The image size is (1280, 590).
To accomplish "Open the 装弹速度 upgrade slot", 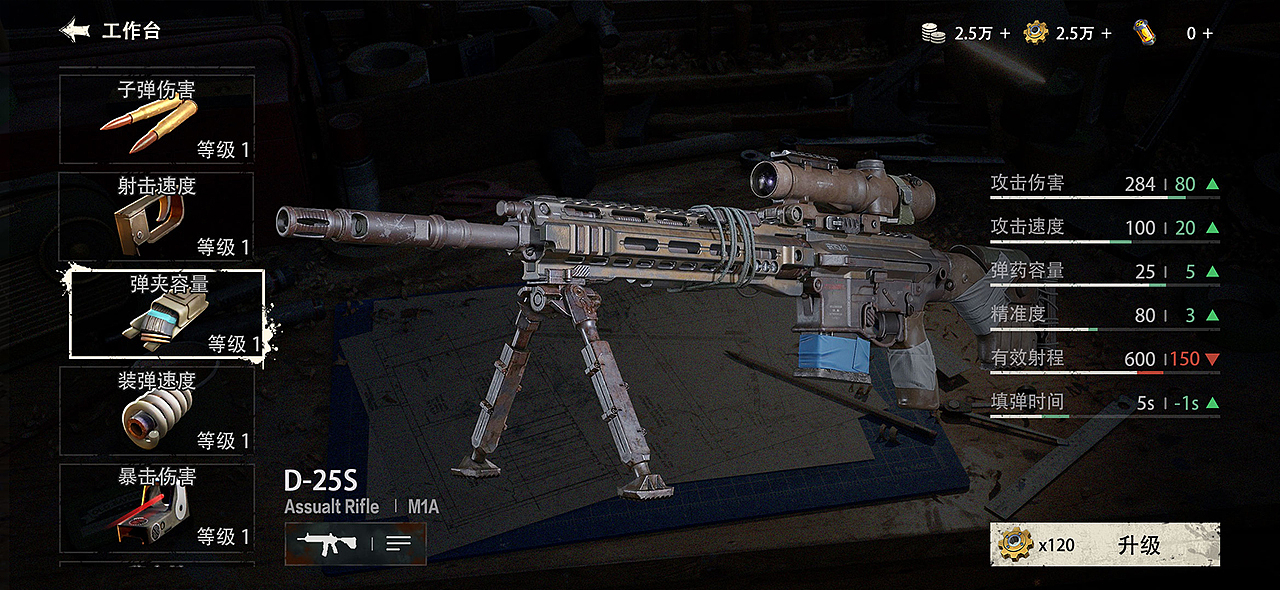I will [x=157, y=410].
